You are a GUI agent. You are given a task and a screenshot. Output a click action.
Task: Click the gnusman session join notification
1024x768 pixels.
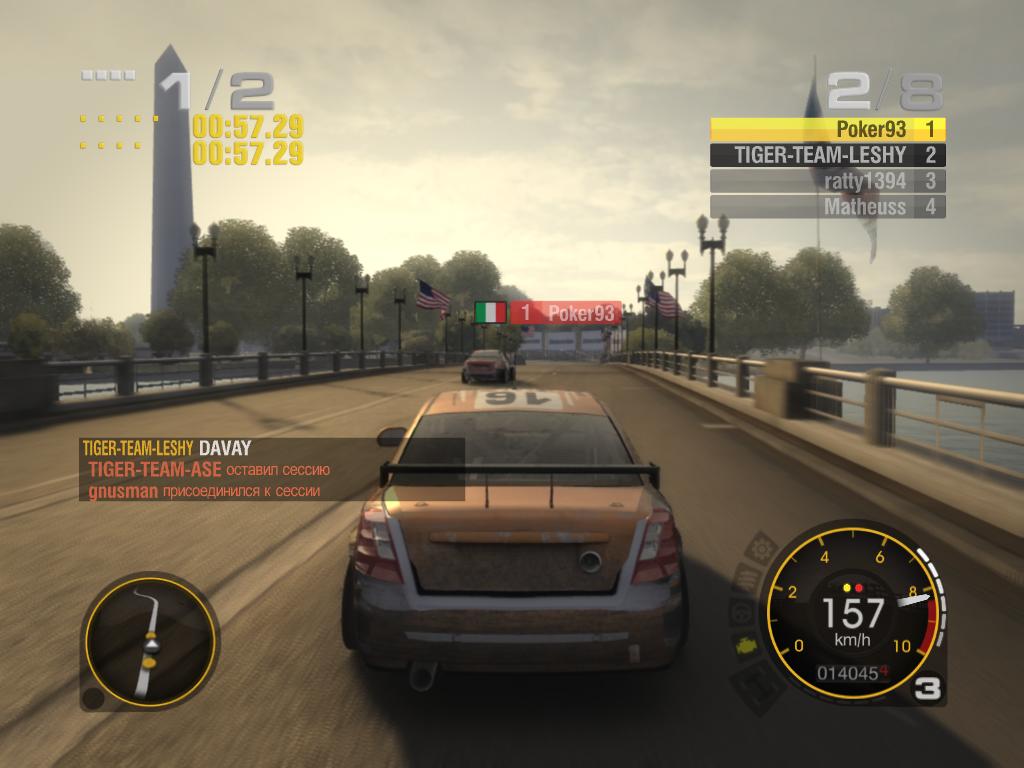click(205, 491)
